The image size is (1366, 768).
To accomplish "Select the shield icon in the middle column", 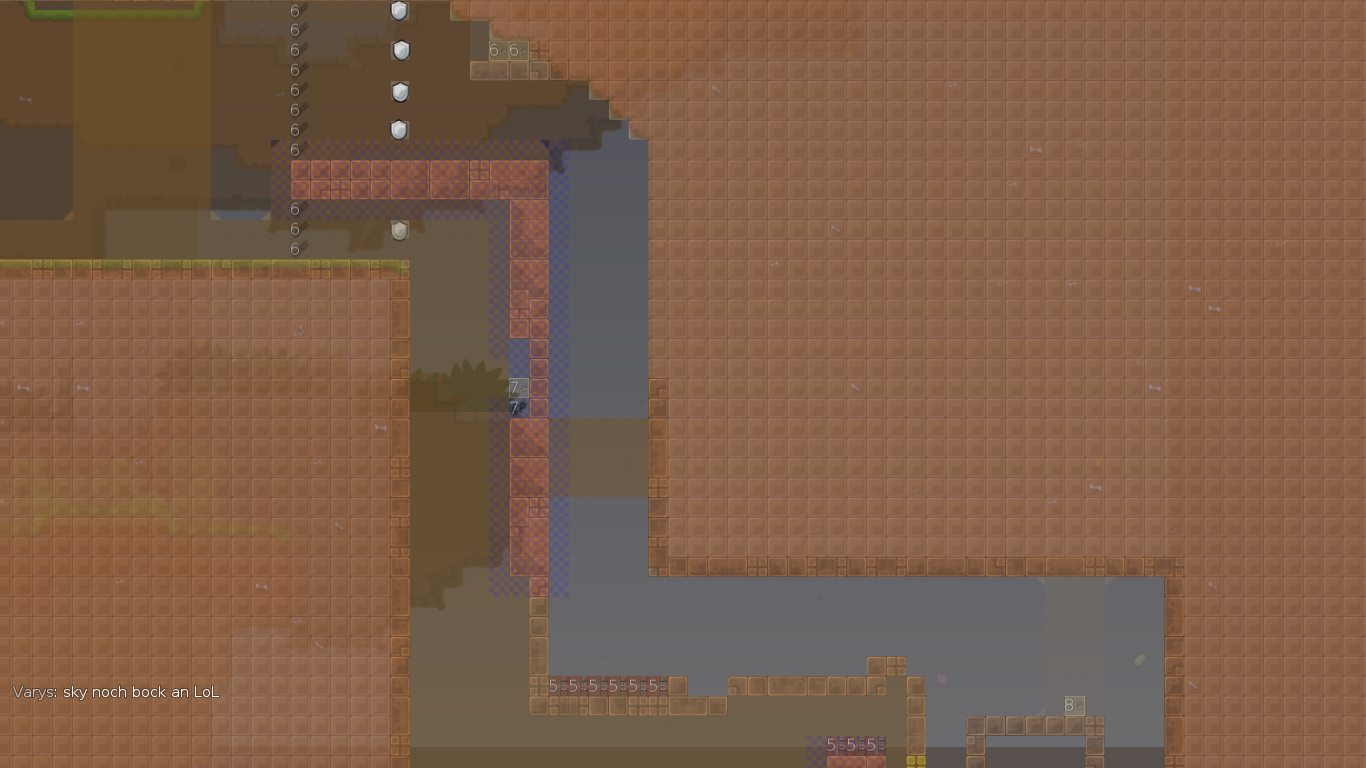I will 400,92.
